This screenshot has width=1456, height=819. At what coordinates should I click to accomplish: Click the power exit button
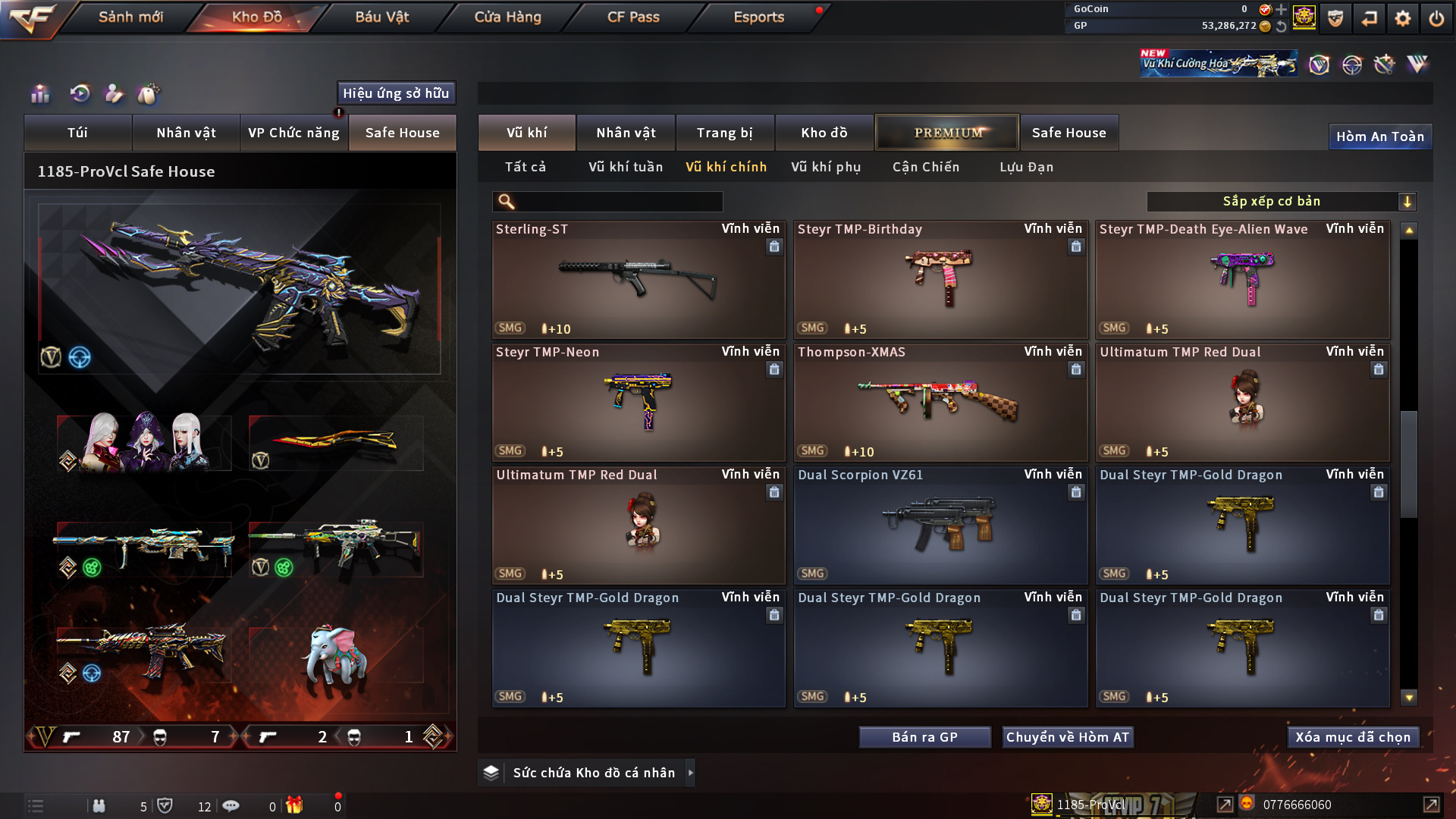[x=1436, y=18]
